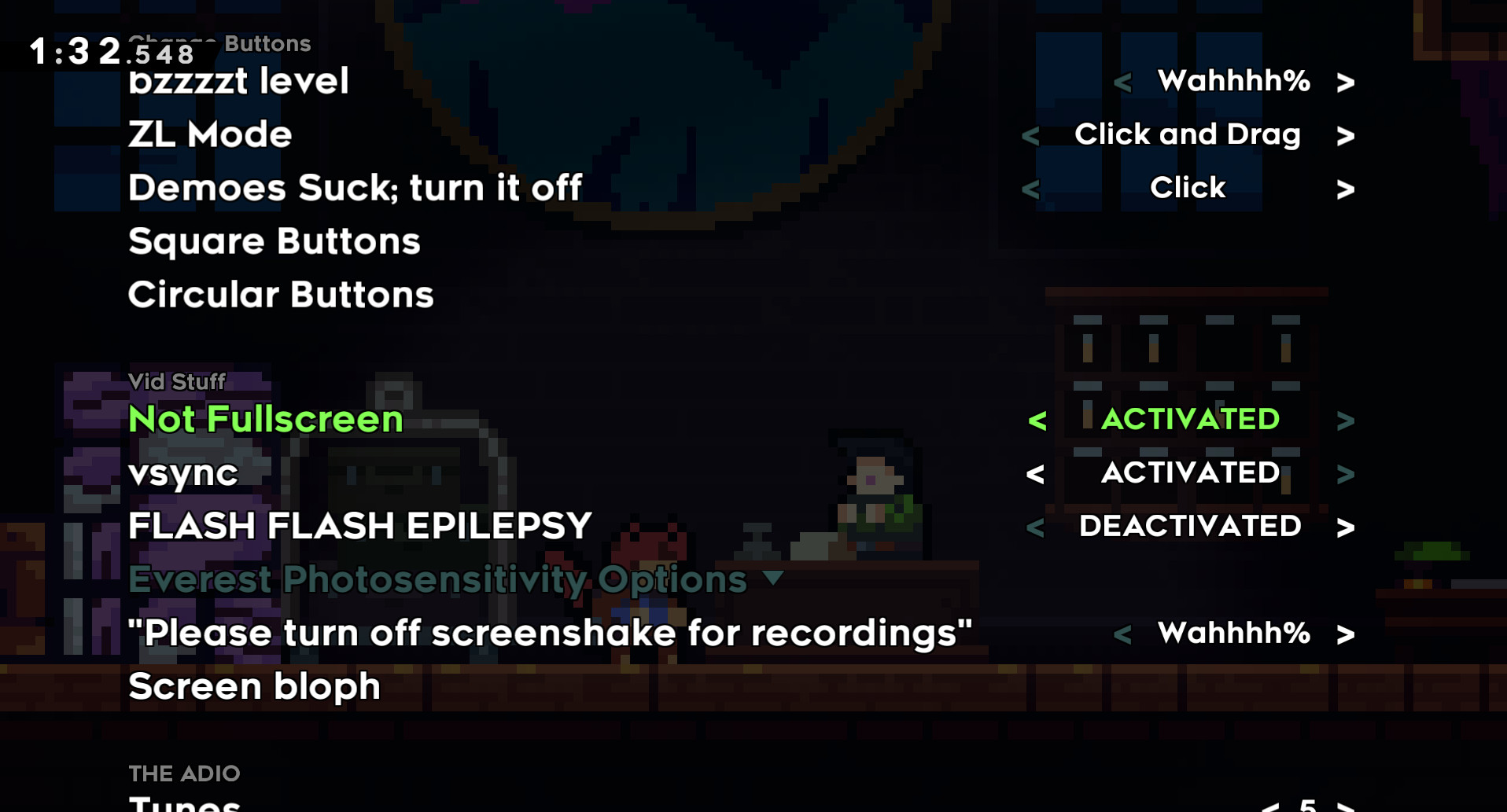Select the THE ADIO section header
Image resolution: width=1507 pixels, height=812 pixels.
coord(185,773)
